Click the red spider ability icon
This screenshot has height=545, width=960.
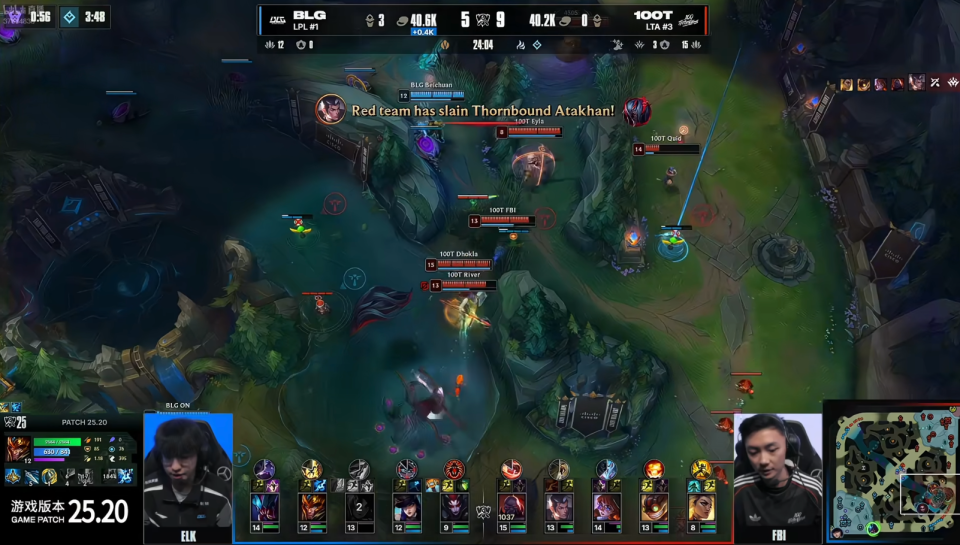tap(455, 469)
